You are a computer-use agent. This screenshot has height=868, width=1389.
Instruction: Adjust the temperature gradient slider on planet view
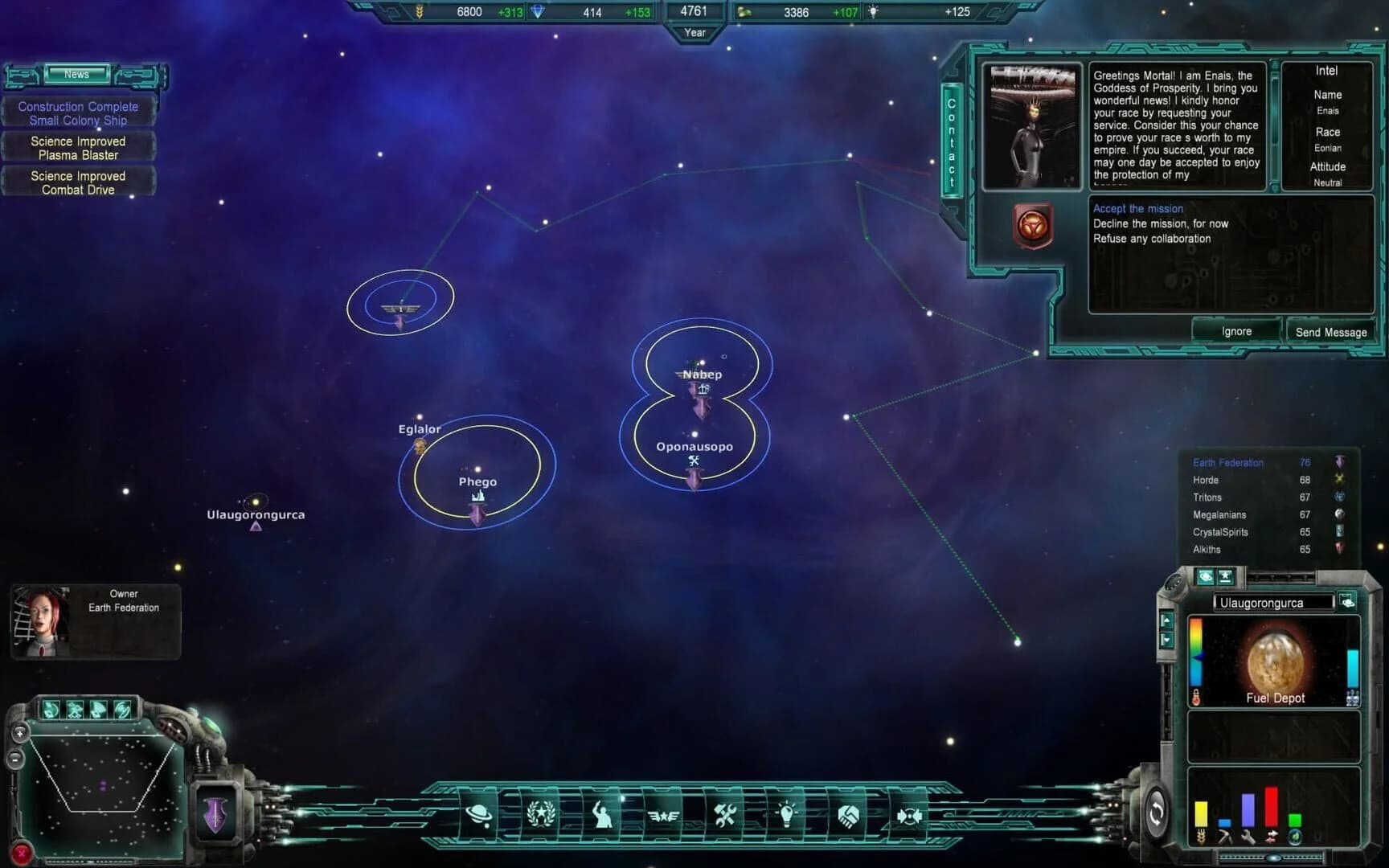click(x=1198, y=657)
